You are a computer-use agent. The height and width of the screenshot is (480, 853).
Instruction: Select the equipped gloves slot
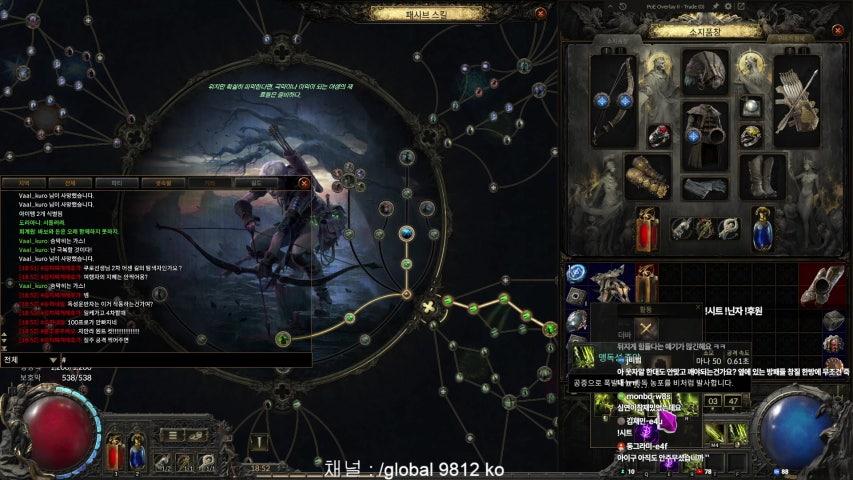point(646,177)
